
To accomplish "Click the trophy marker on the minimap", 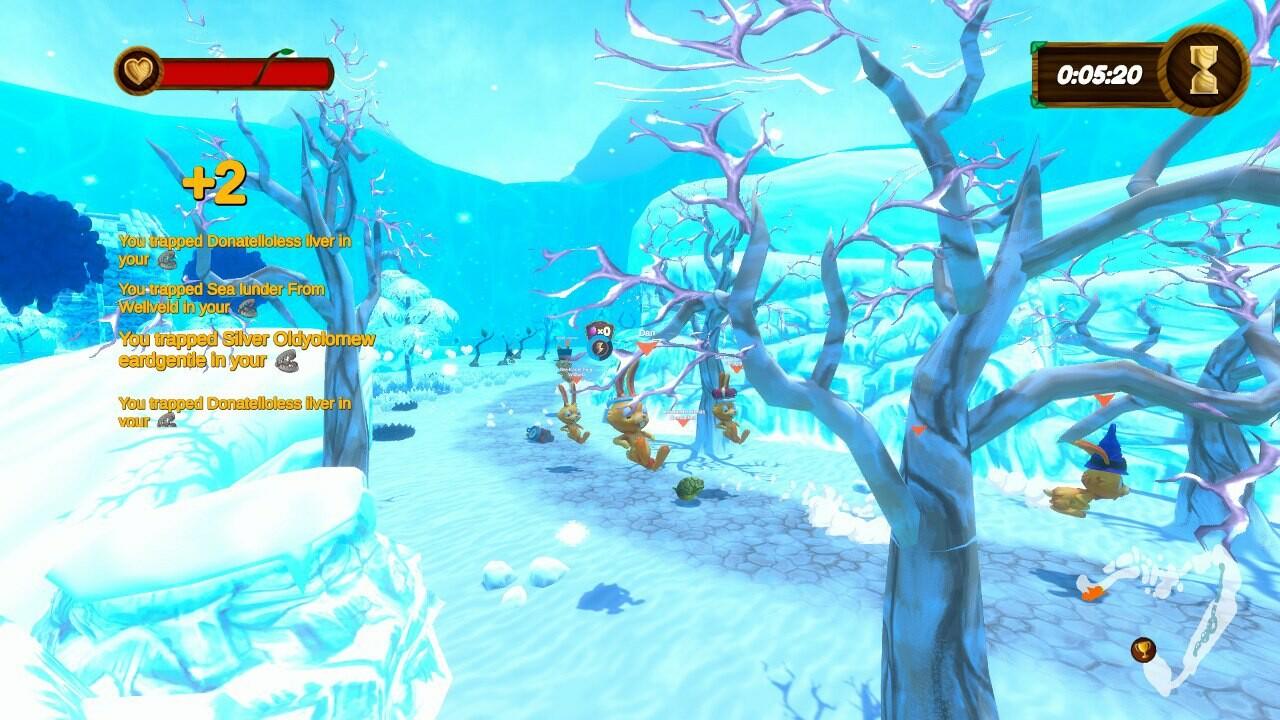I will tap(1142, 649).
